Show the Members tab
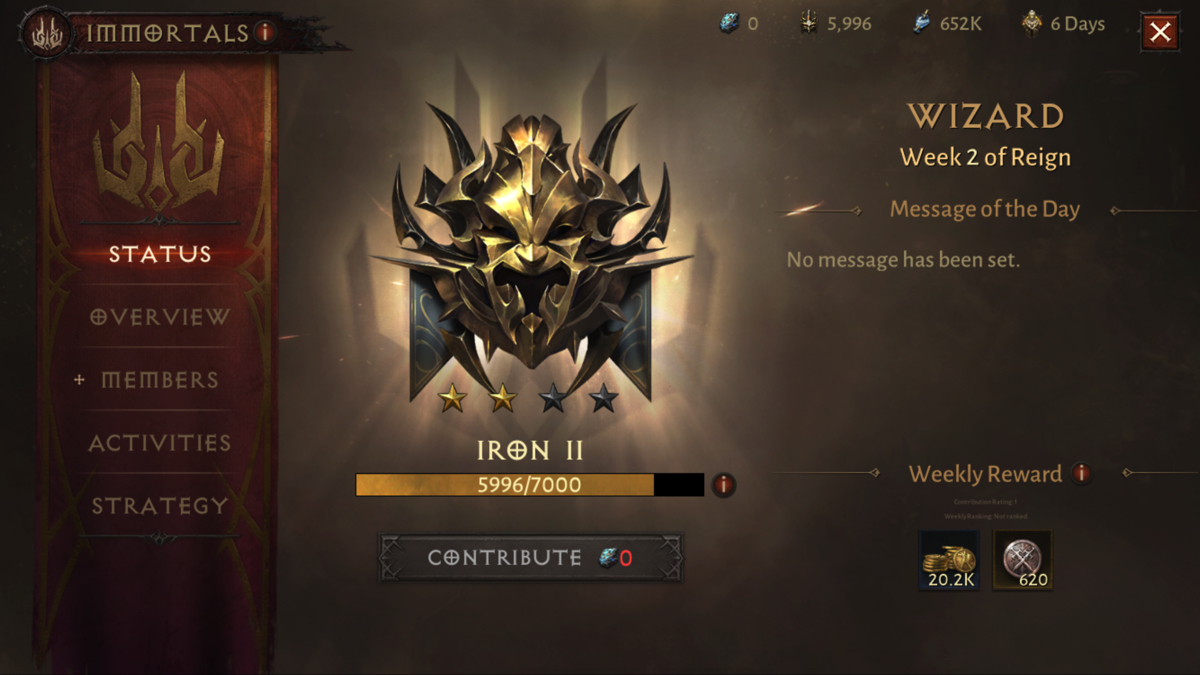 160,380
